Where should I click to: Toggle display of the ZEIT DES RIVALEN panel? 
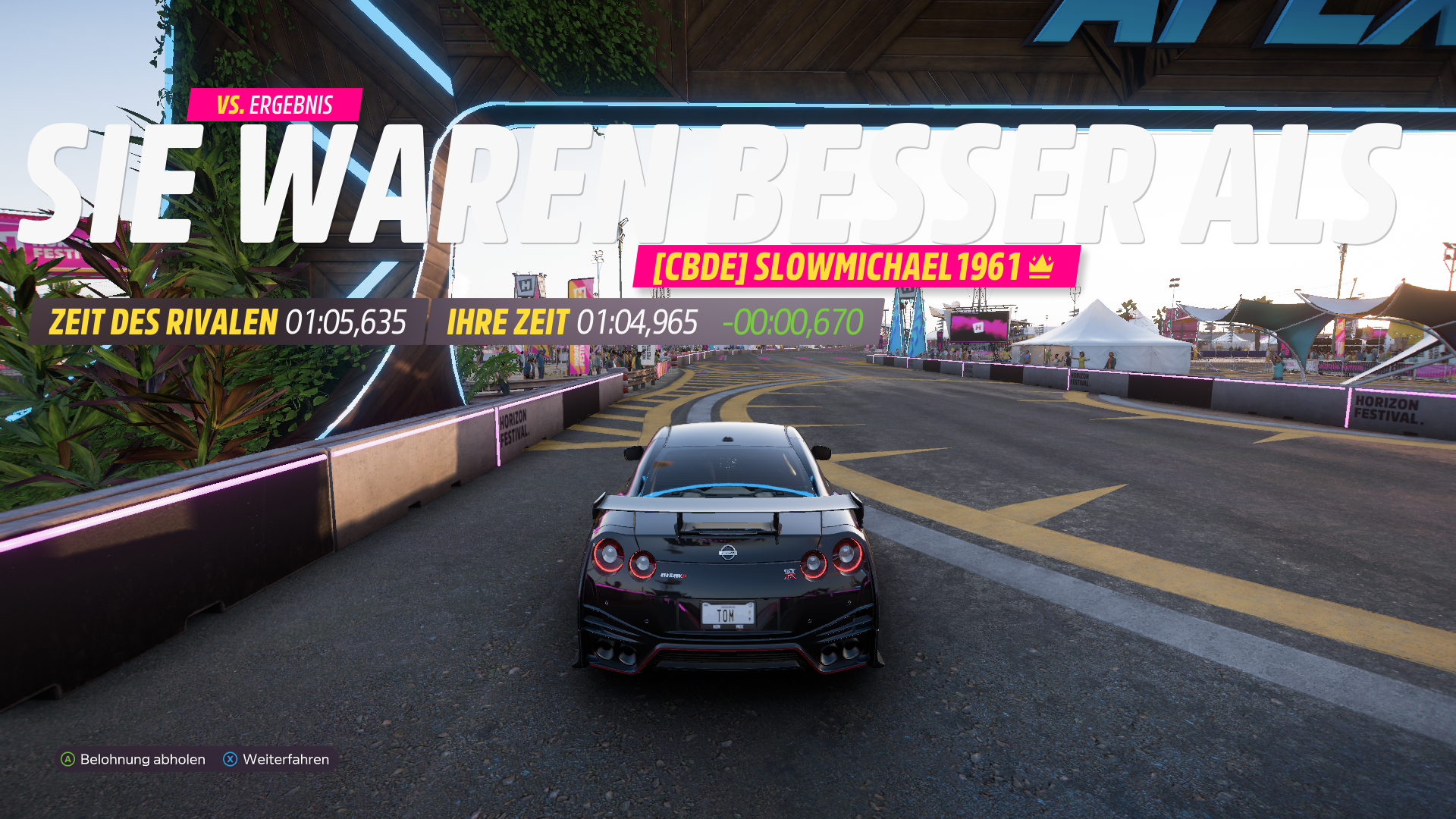coord(227,323)
